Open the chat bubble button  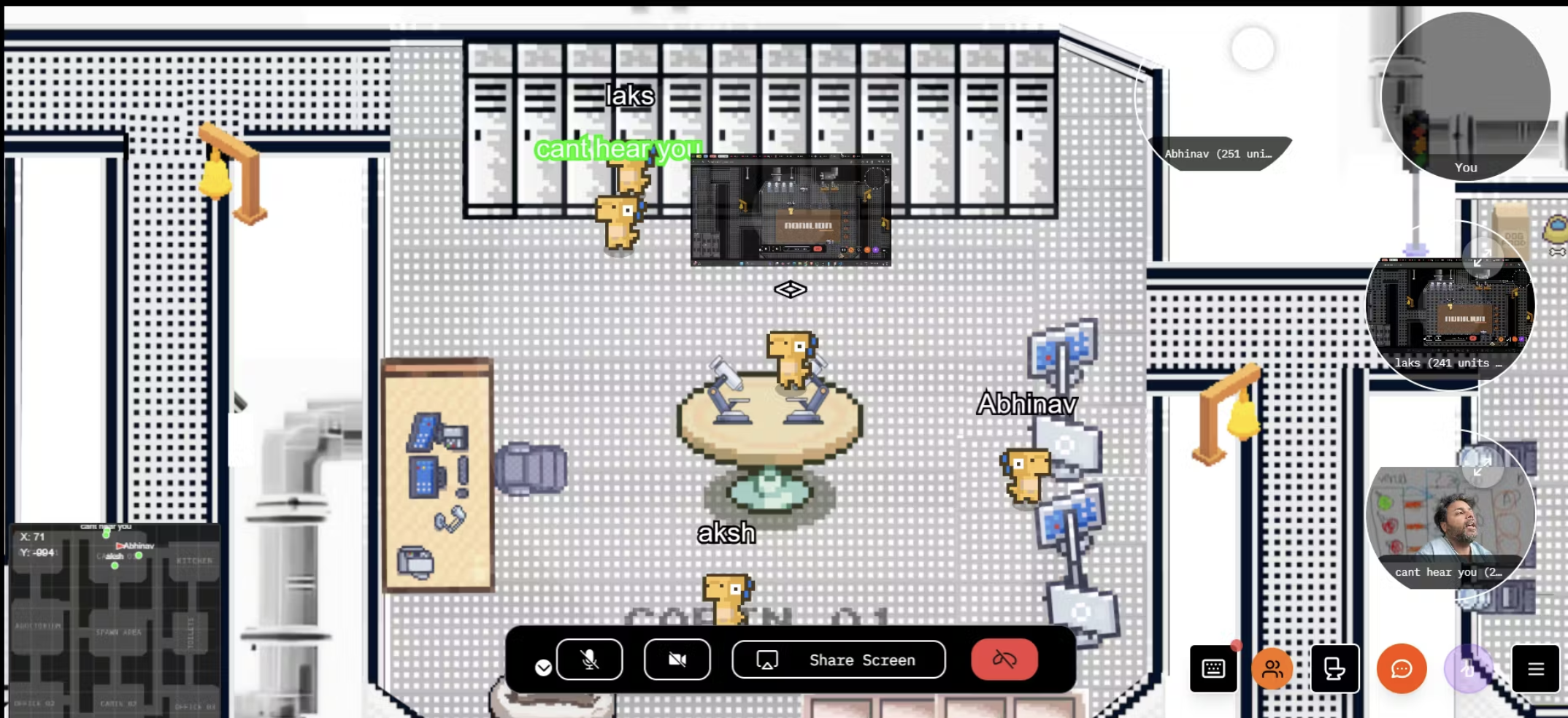[1402, 668]
